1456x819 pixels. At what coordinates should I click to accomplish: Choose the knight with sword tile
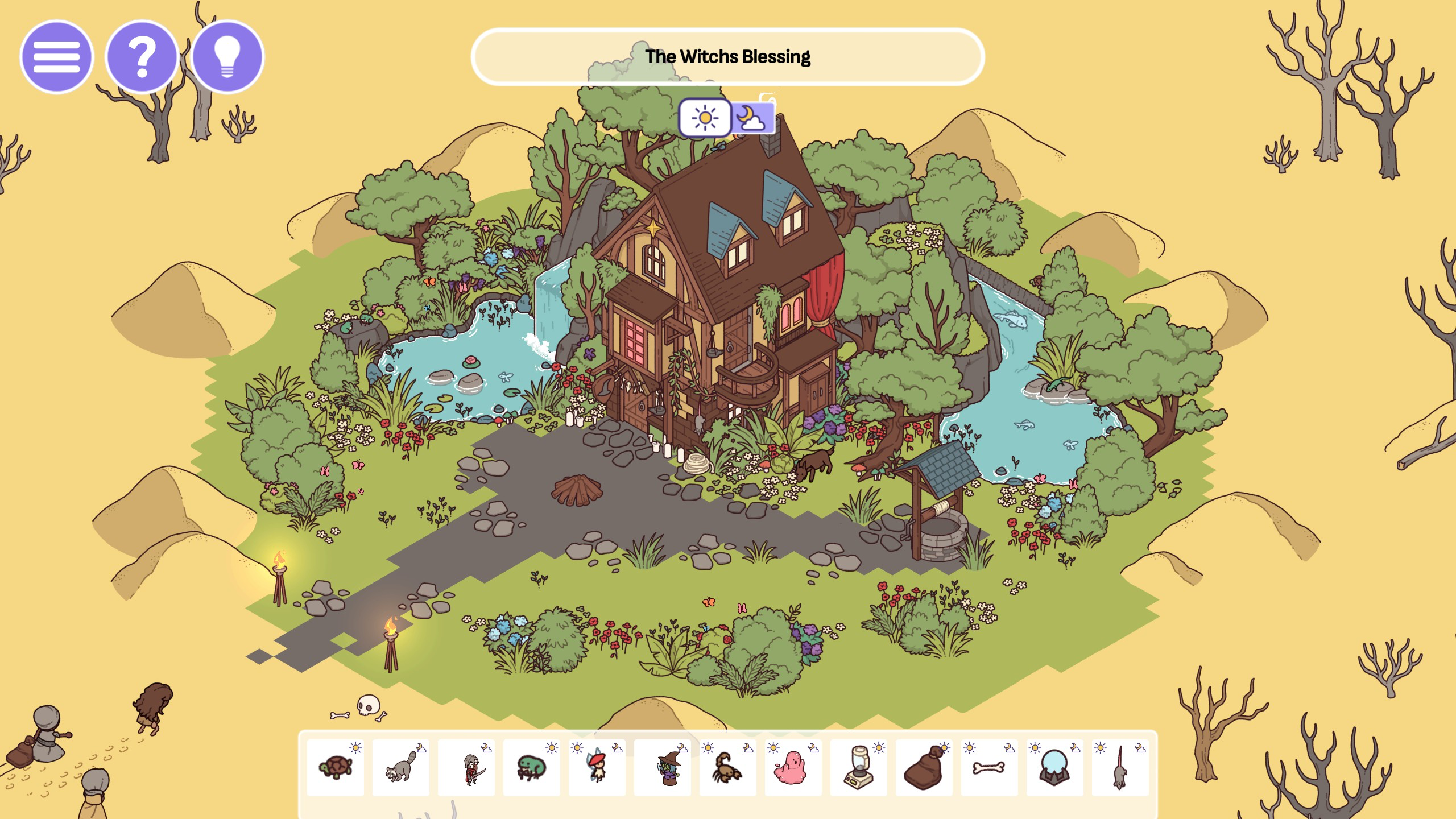point(466,767)
